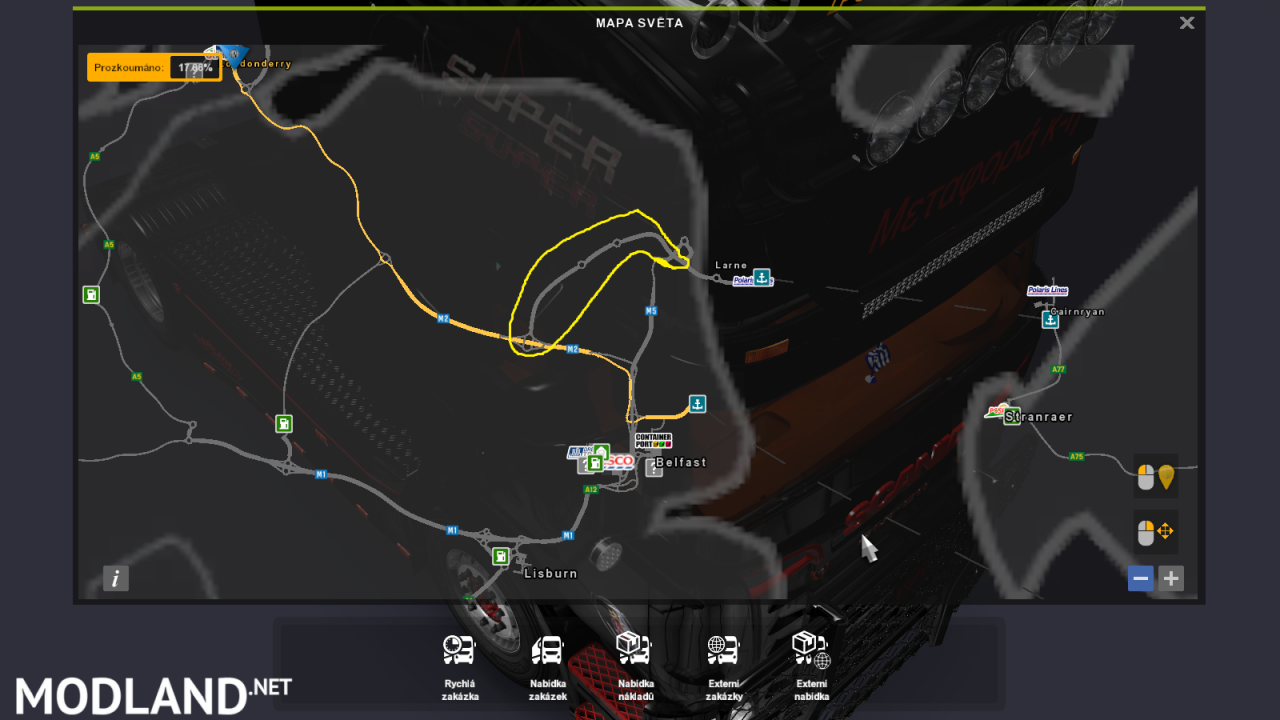Select the Container Port company icon in Belfast
The image size is (1280, 720).
653,441
